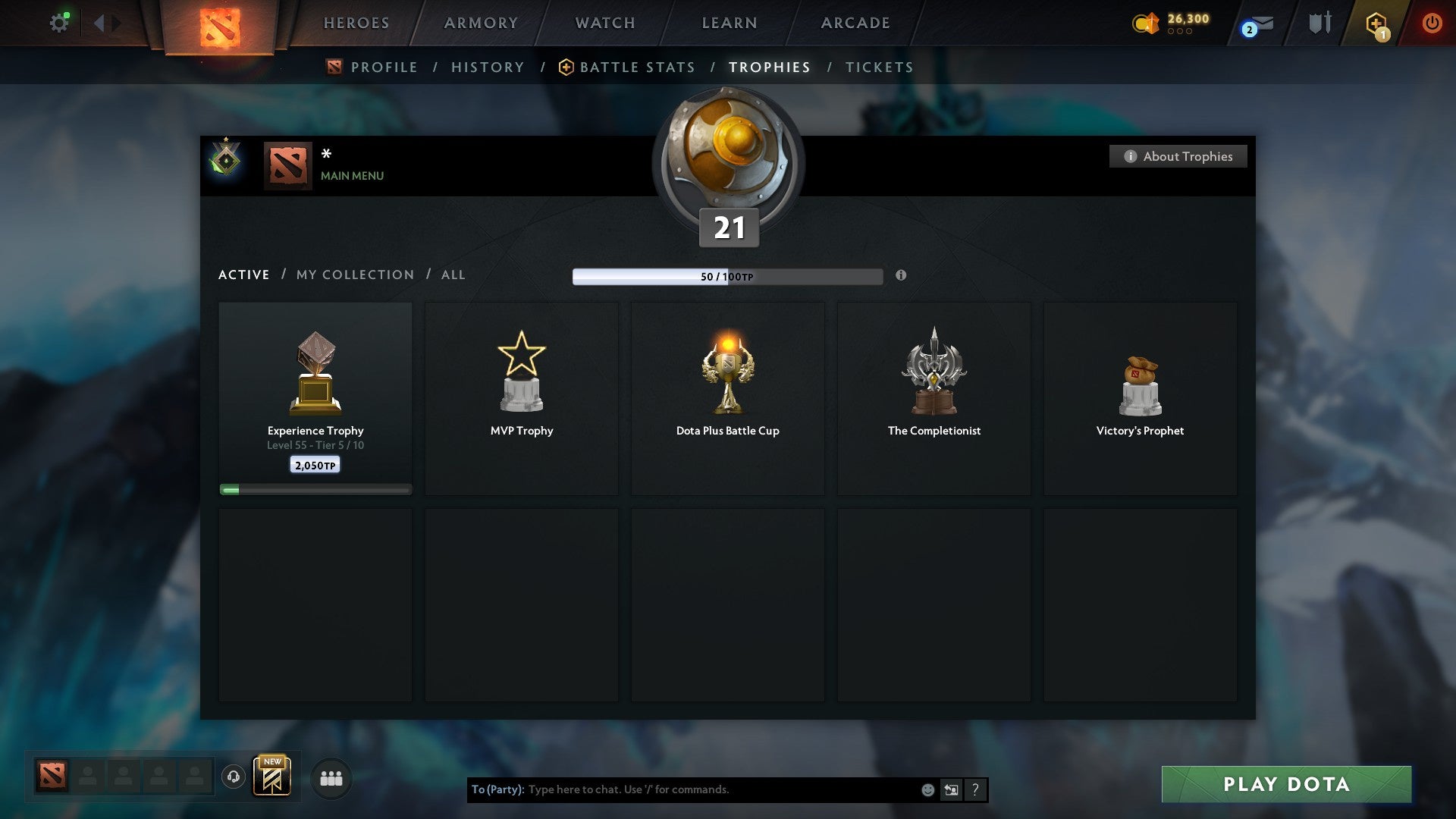Viewport: 1456px width, 819px height.
Task: Click the Dota Plus hexagon icon
Action: [1376, 23]
